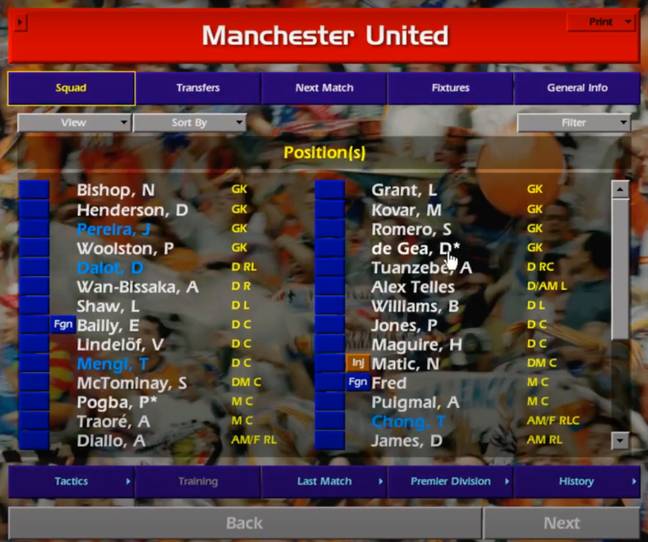Open the Sort By dropdown
The height and width of the screenshot is (542, 648).
click(189, 123)
